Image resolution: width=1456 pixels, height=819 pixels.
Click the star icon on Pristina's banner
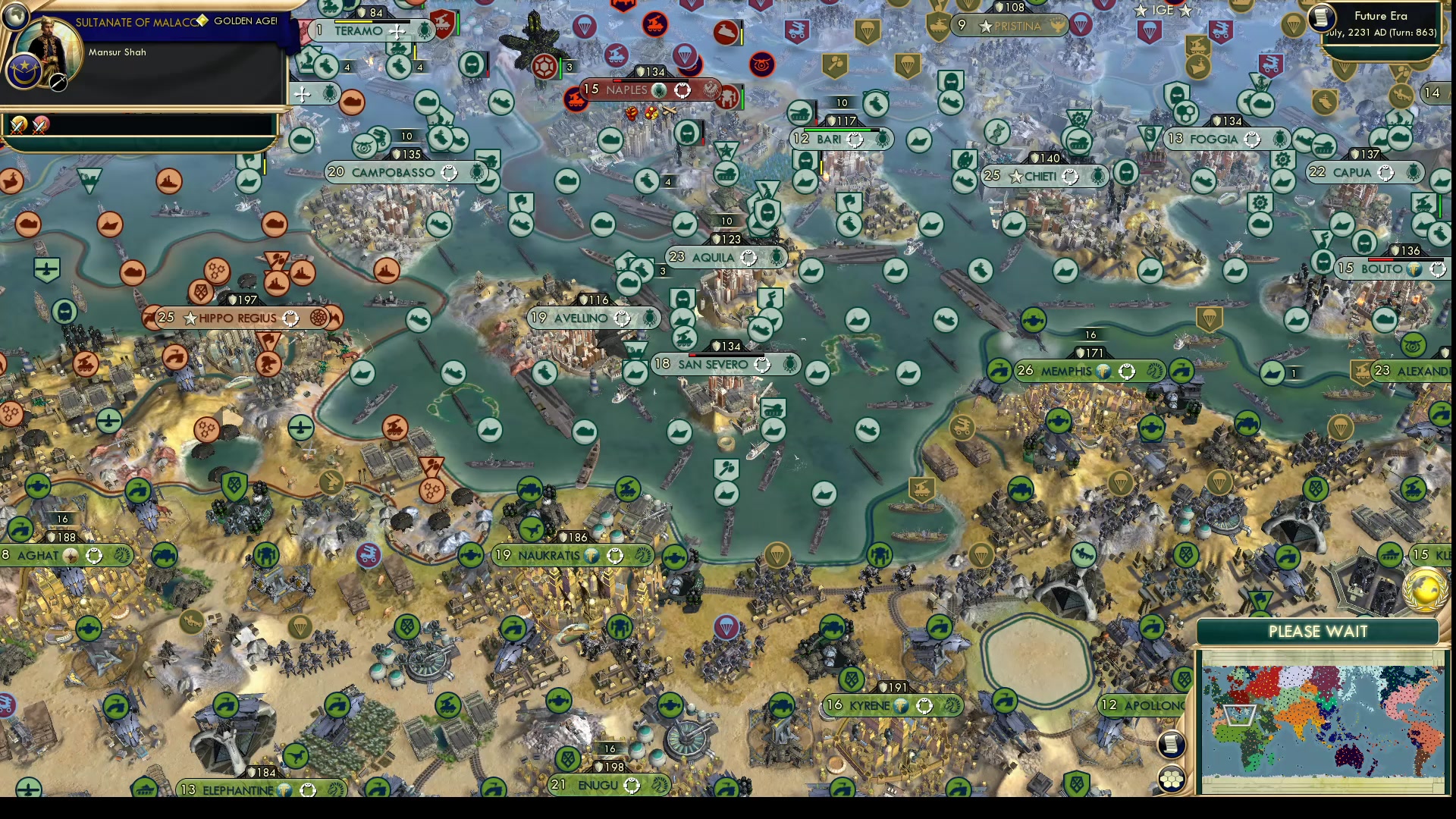(x=984, y=25)
